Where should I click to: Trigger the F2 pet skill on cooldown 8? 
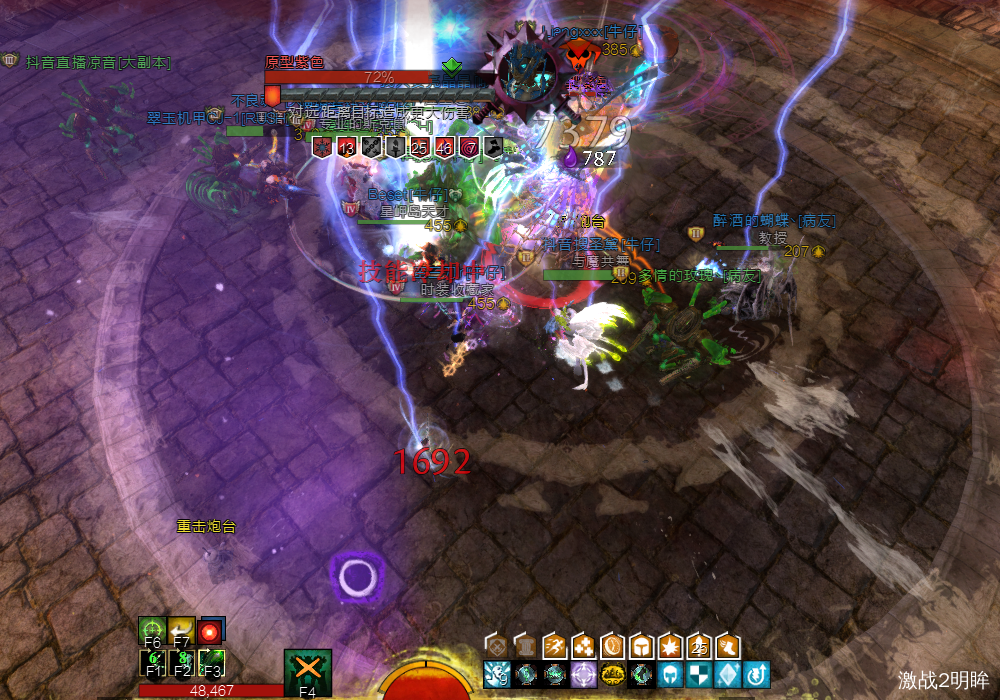coord(181,662)
